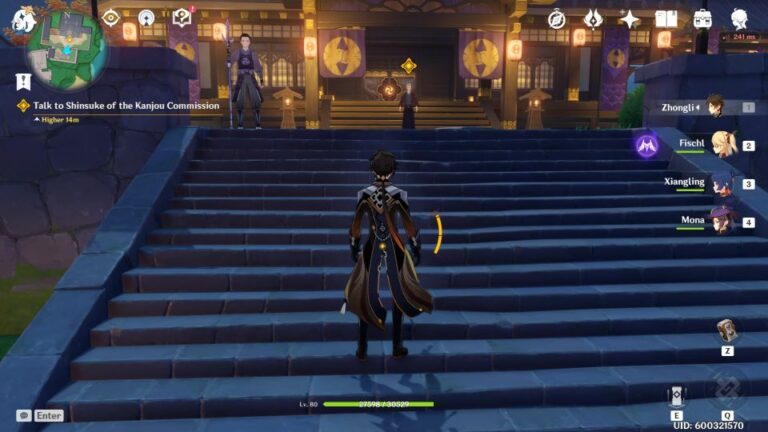Open the events compass icon
This screenshot has height=432, width=768.
pyautogui.click(x=557, y=19)
